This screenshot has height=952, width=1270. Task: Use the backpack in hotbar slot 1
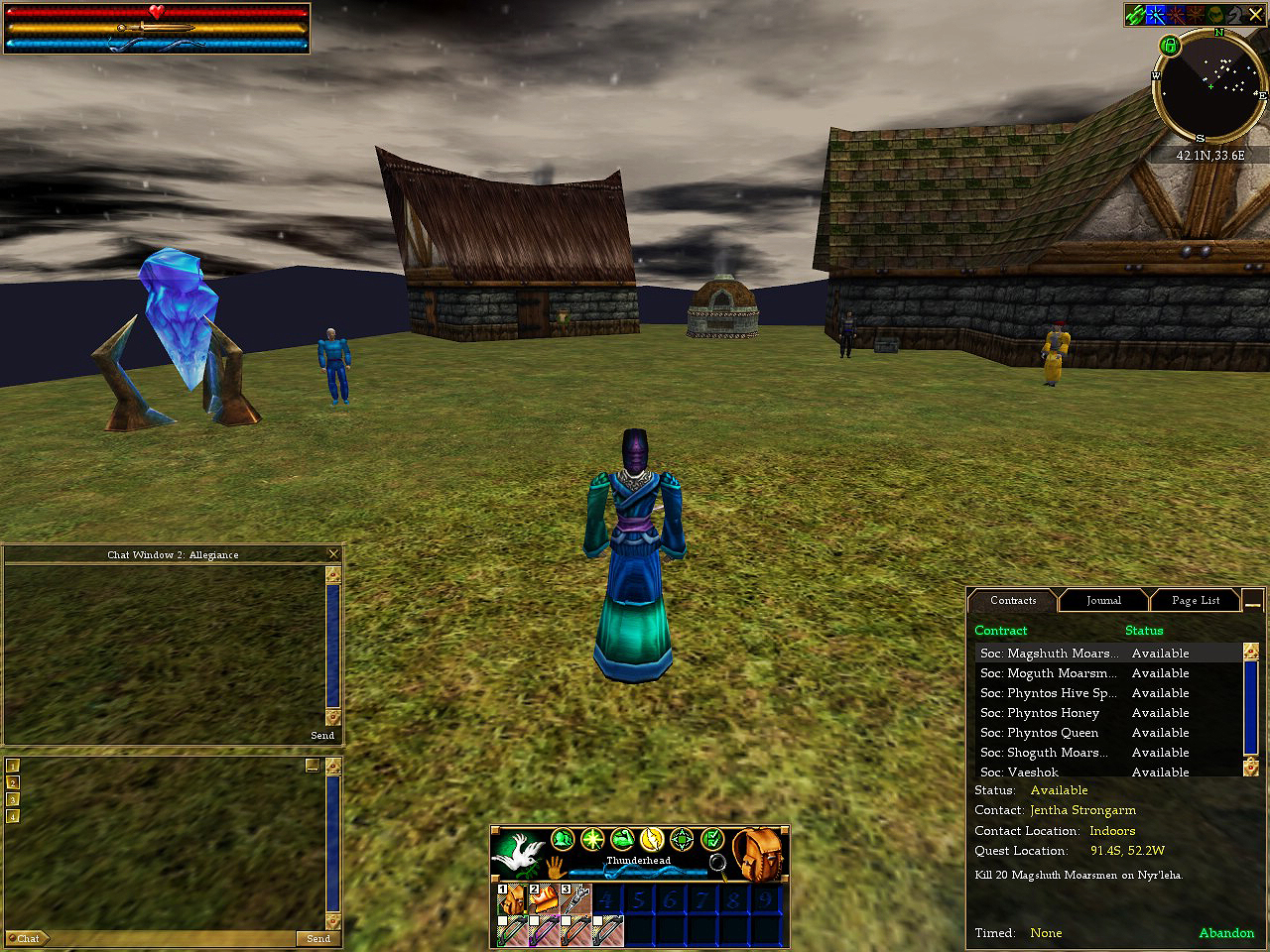point(511,900)
